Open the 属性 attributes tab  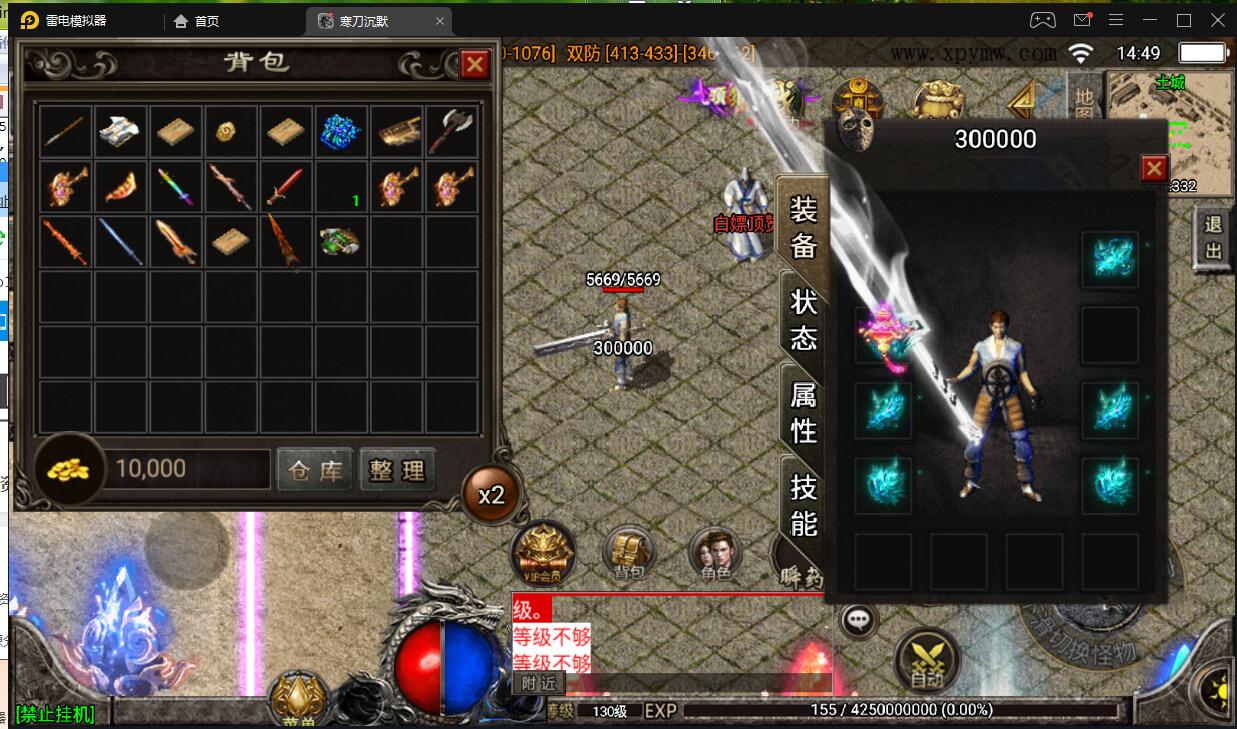804,412
